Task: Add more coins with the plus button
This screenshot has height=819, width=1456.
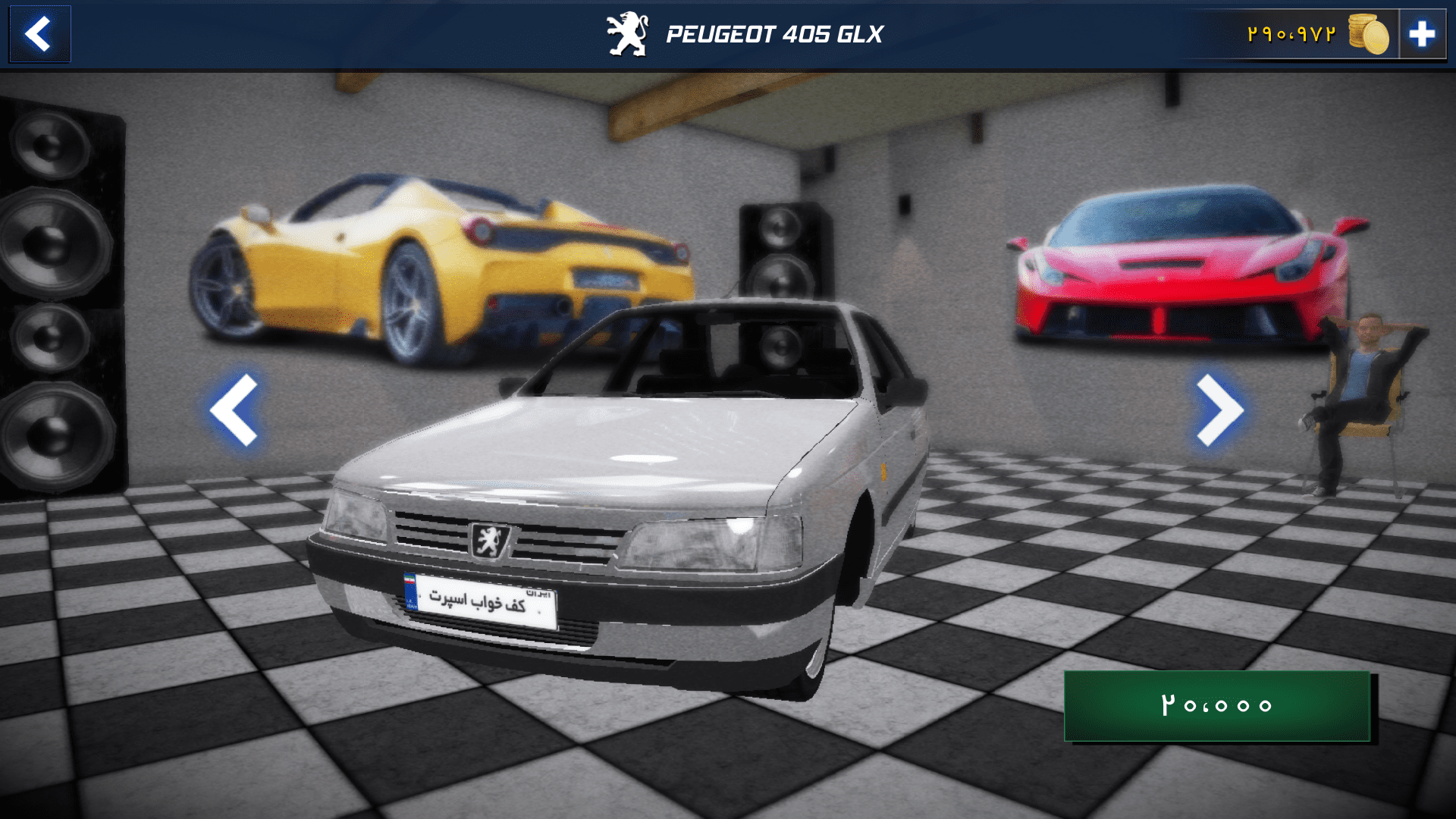Action: 1422,34
